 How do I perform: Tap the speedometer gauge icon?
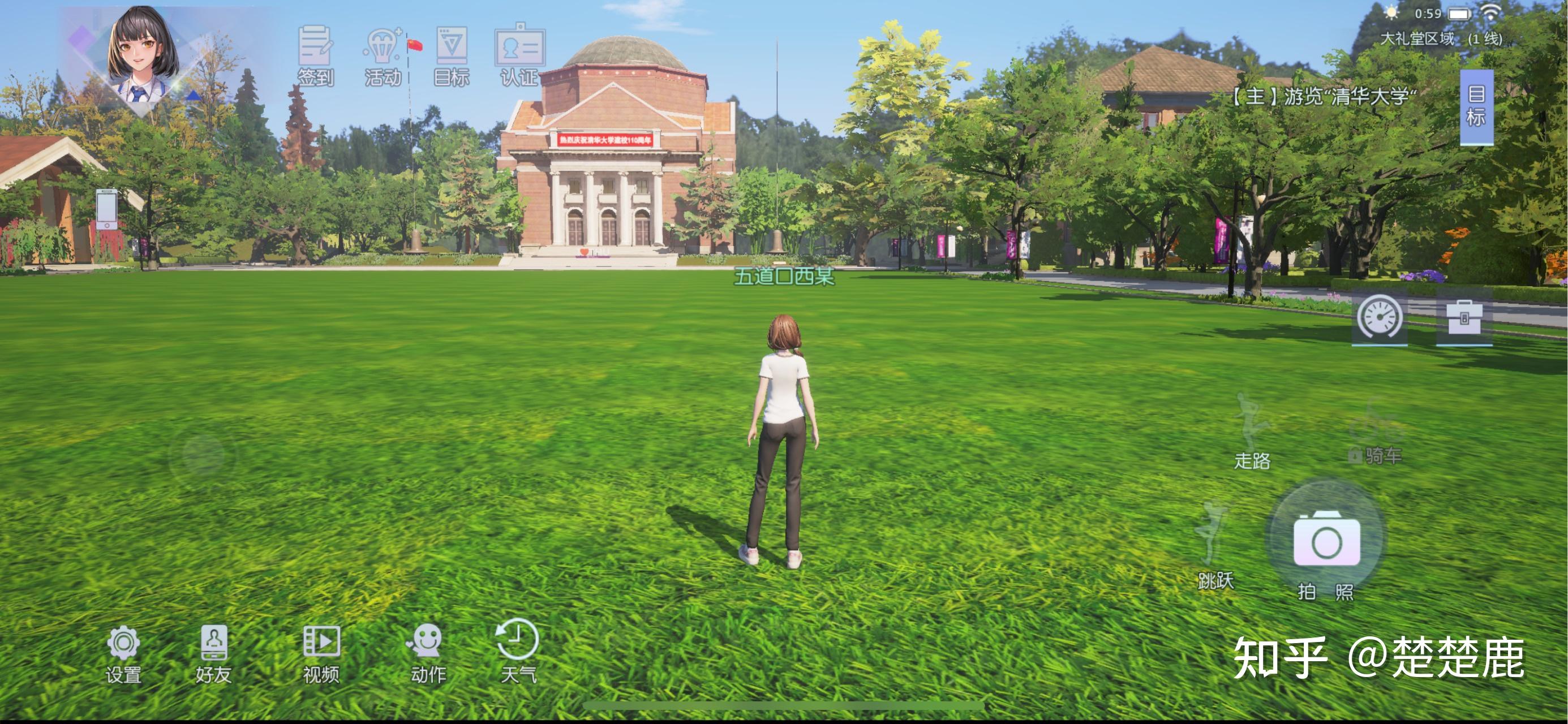[1380, 317]
